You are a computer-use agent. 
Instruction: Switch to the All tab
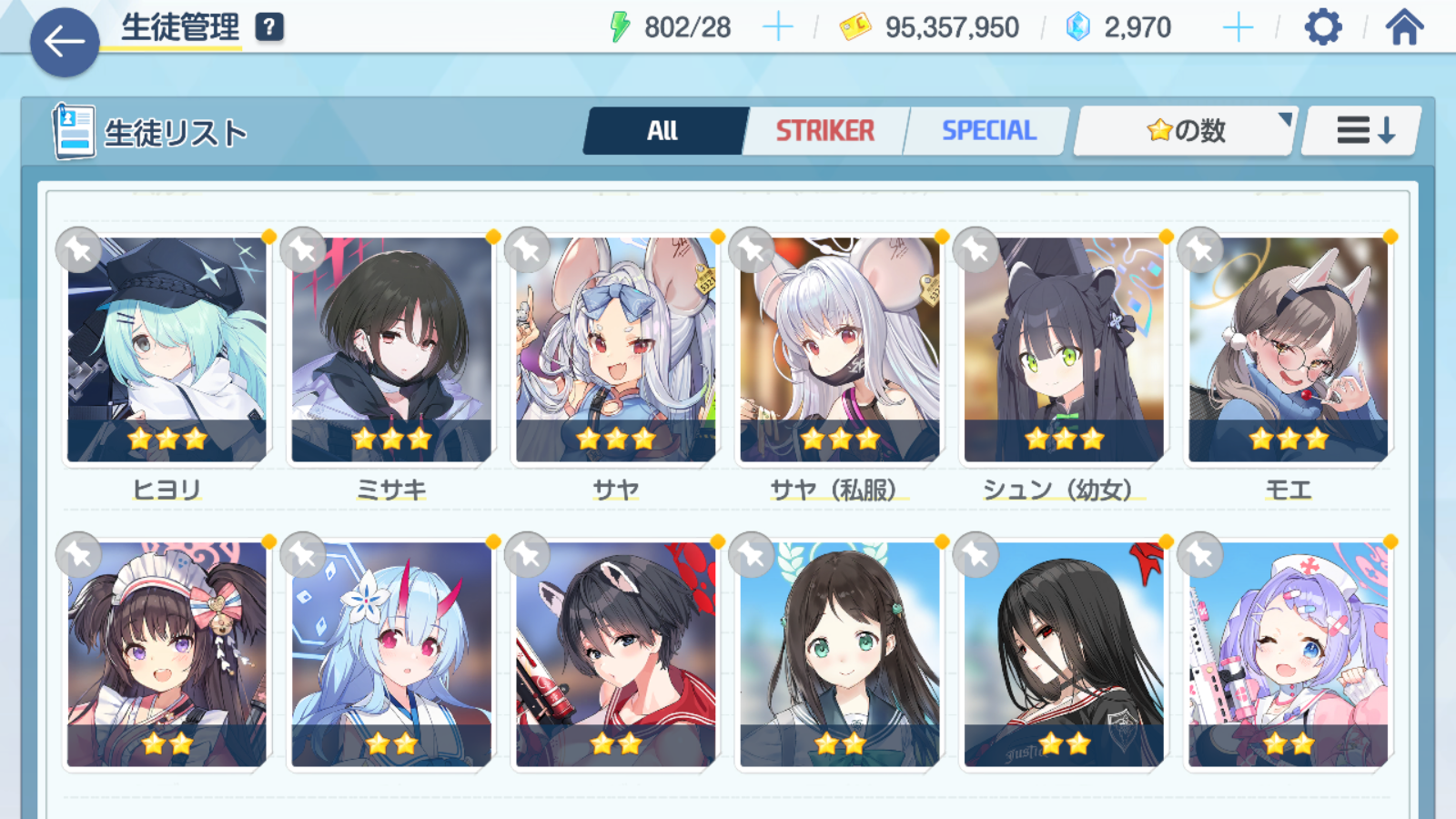pos(663,131)
